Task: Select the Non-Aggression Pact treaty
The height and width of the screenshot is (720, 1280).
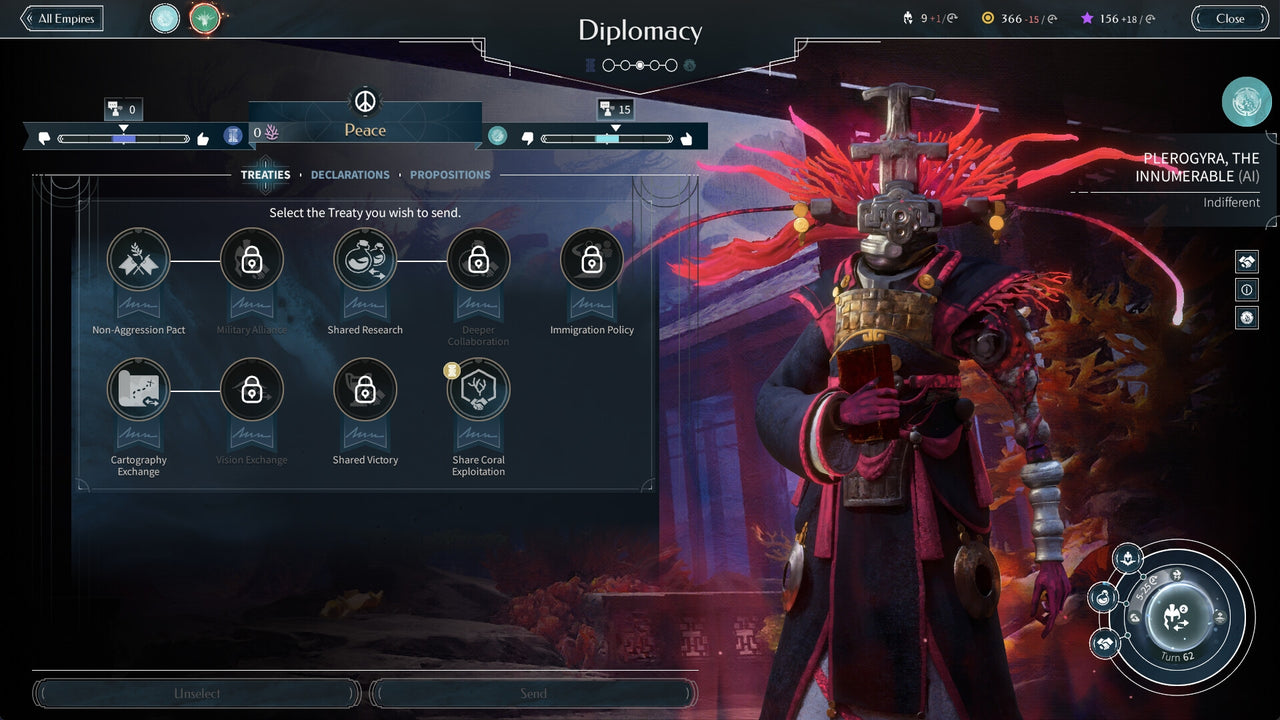Action: pos(138,260)
